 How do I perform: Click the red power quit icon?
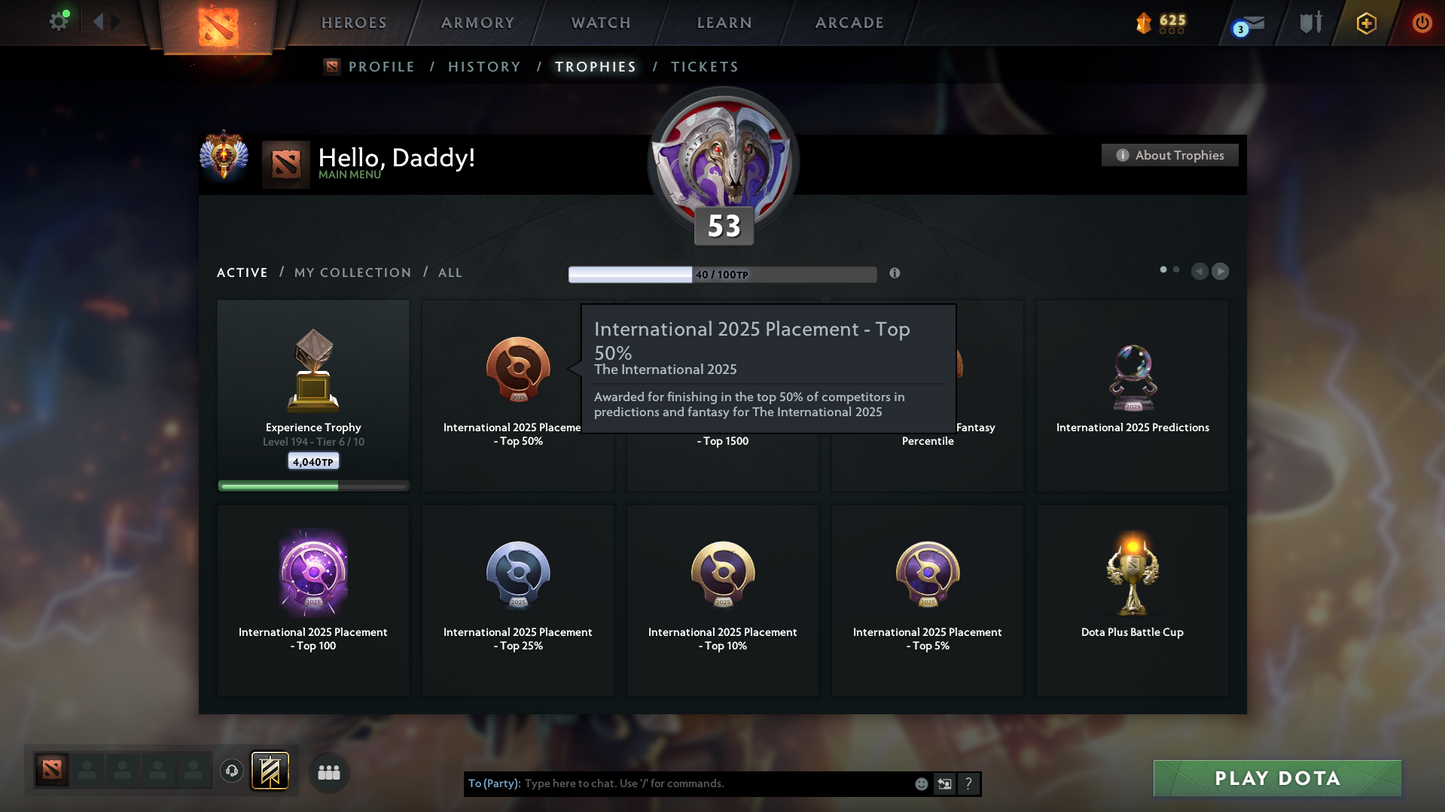point(1421,23)
